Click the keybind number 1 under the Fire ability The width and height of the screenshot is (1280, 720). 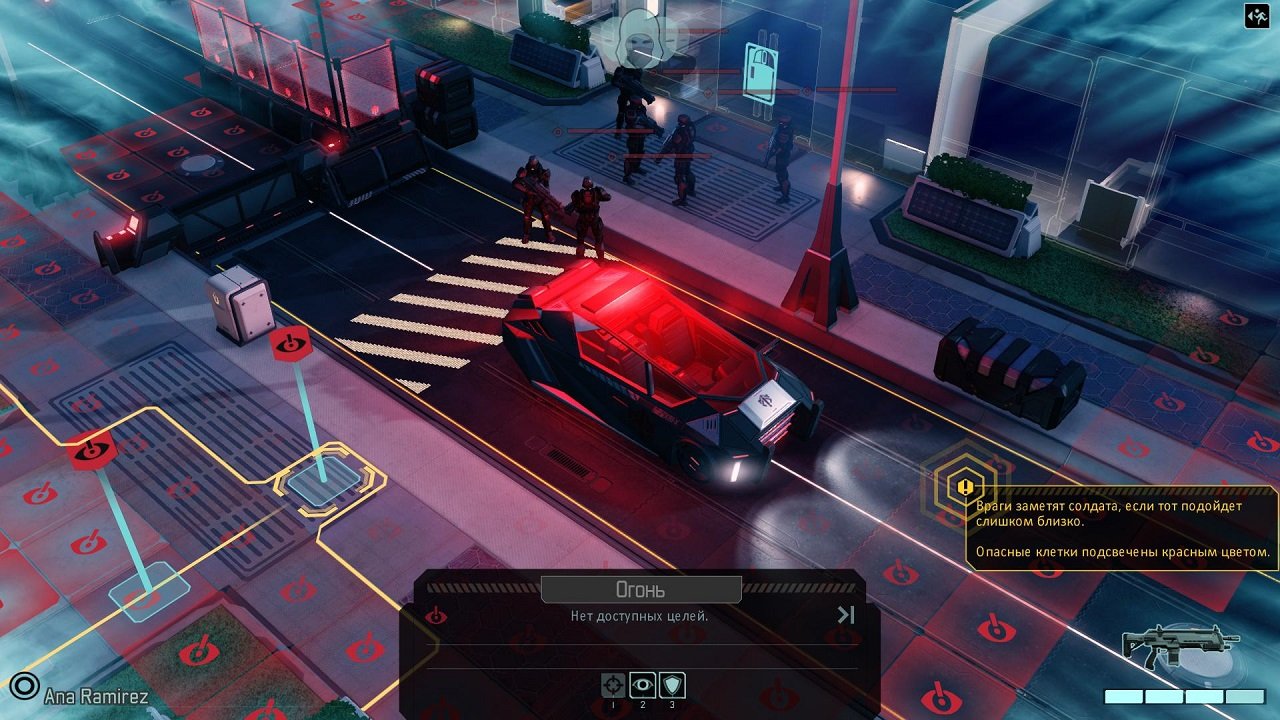pos(613,706)
